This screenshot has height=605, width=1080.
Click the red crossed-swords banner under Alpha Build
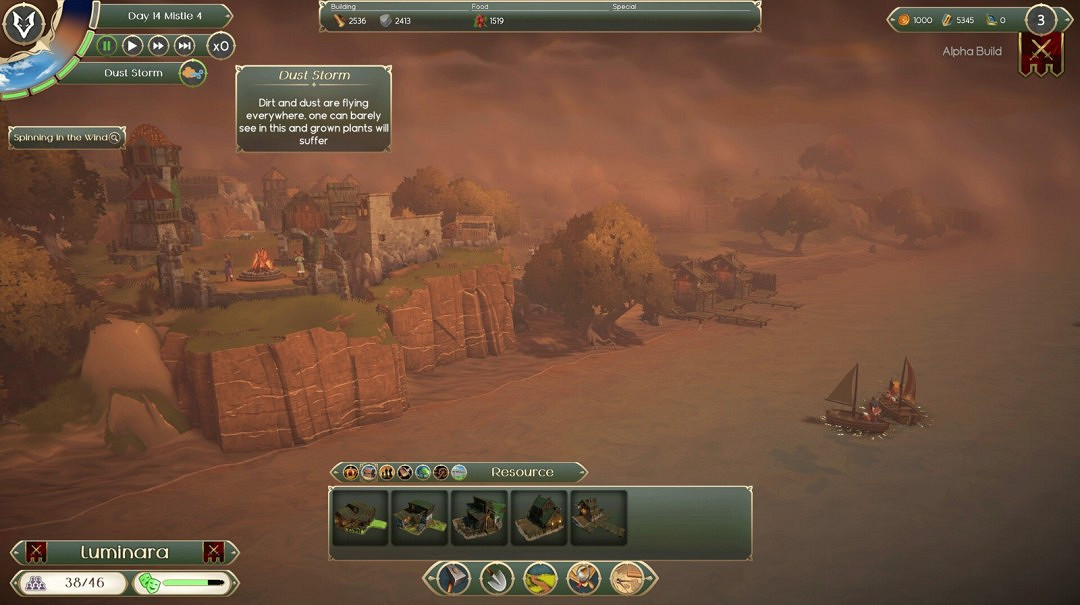[x=1040, y=53]
